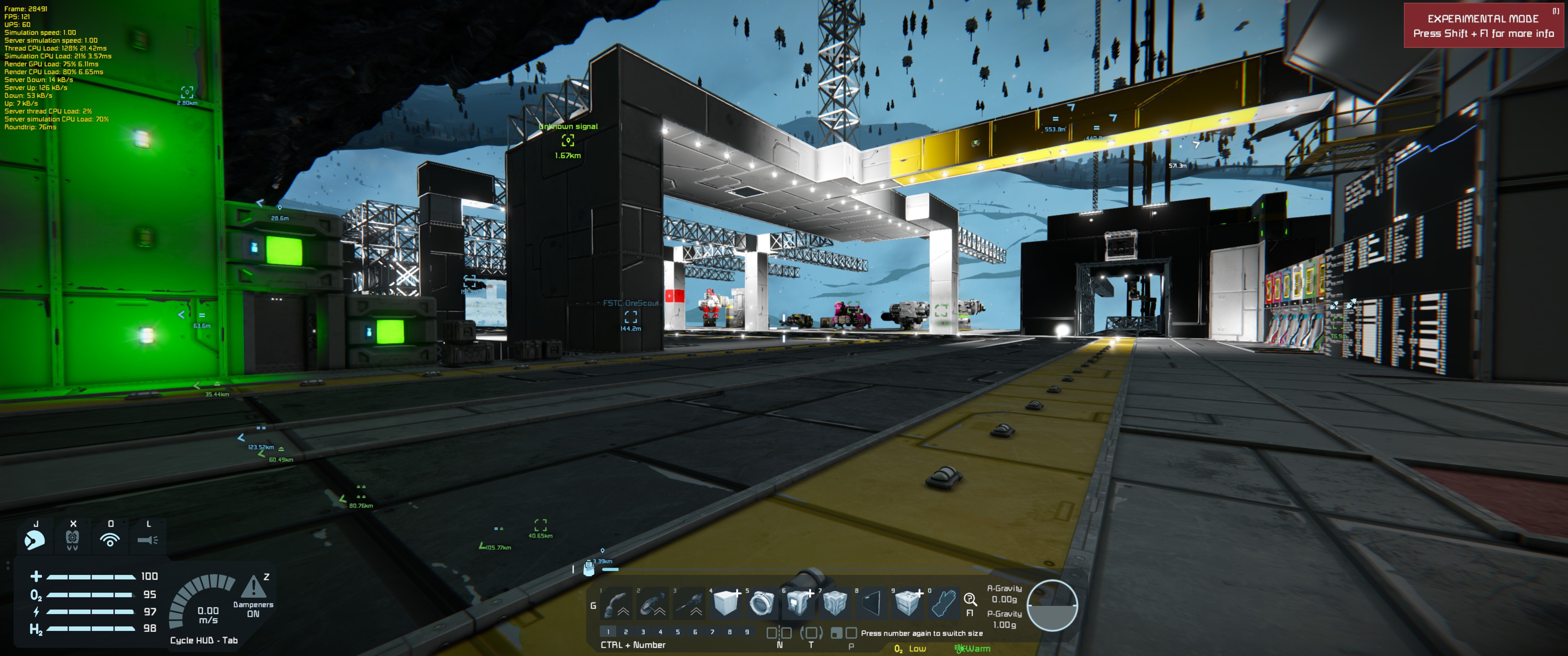This screenshot has height=656, width=1568.
Task: Switch to toolbar page 2
Action: coord(626,632)
